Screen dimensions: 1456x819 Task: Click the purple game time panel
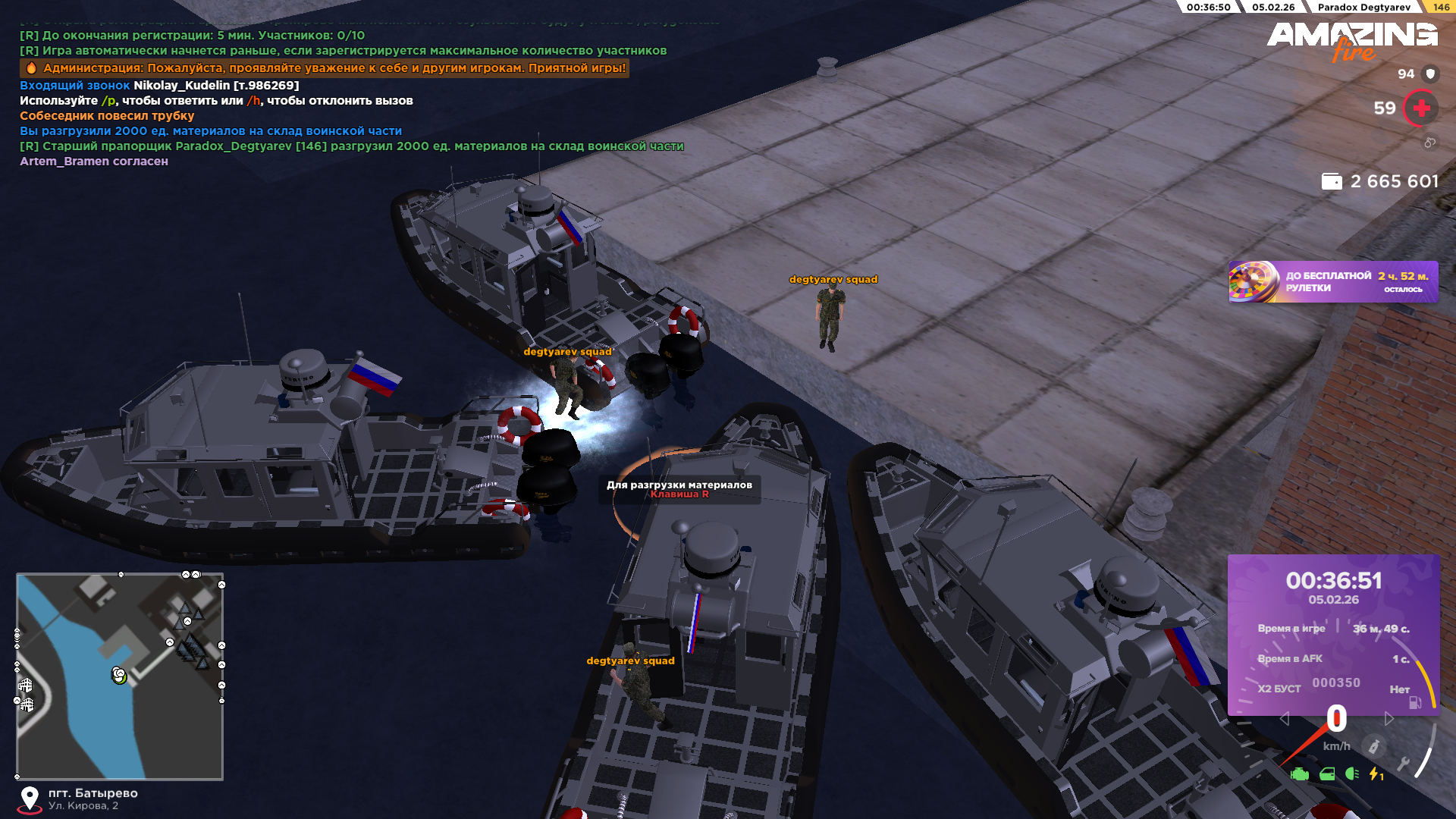pyautogui.click(x=1333, y=634)
